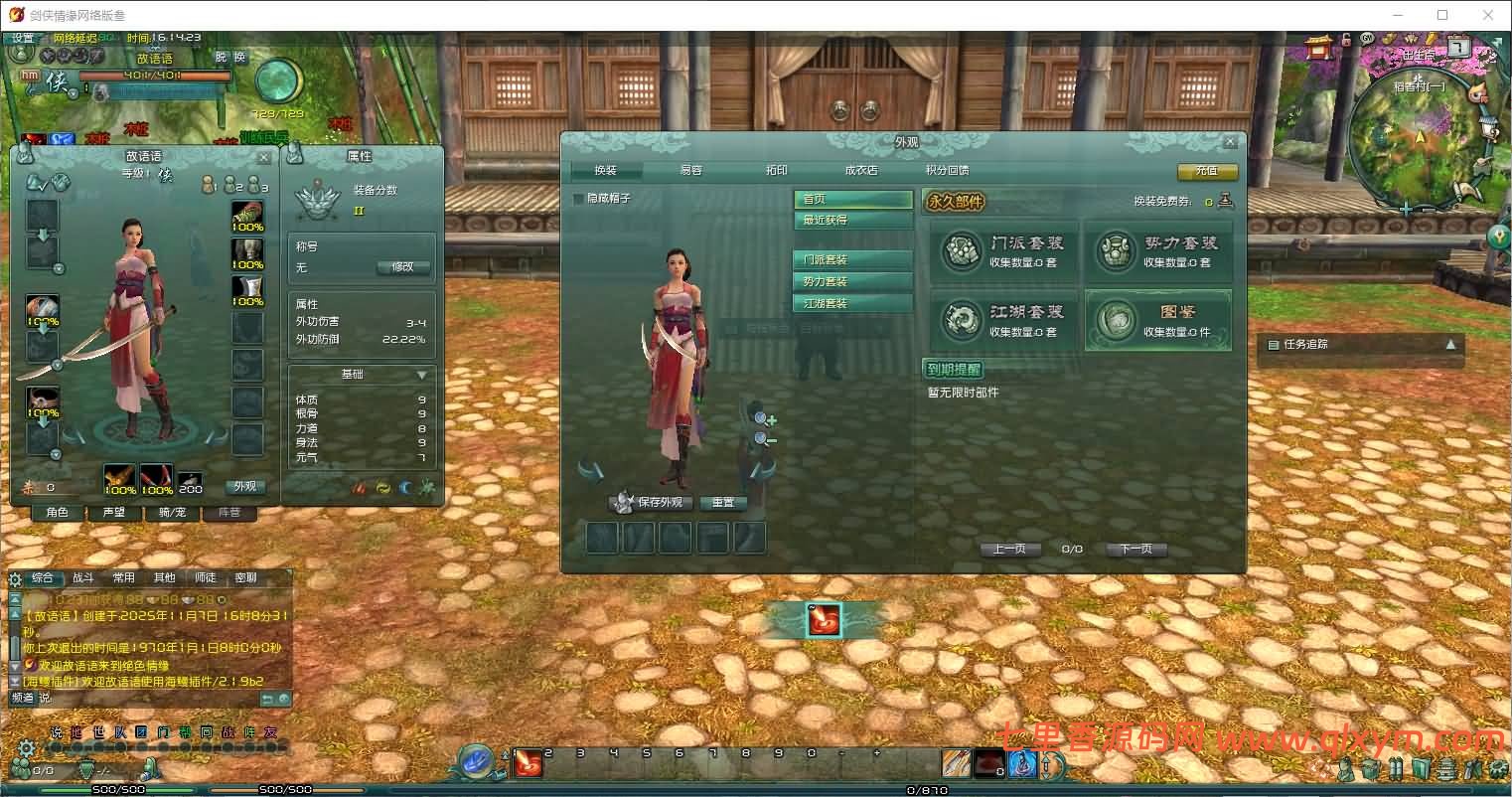Choose 最近获得 in the category list

click(852, 220)
